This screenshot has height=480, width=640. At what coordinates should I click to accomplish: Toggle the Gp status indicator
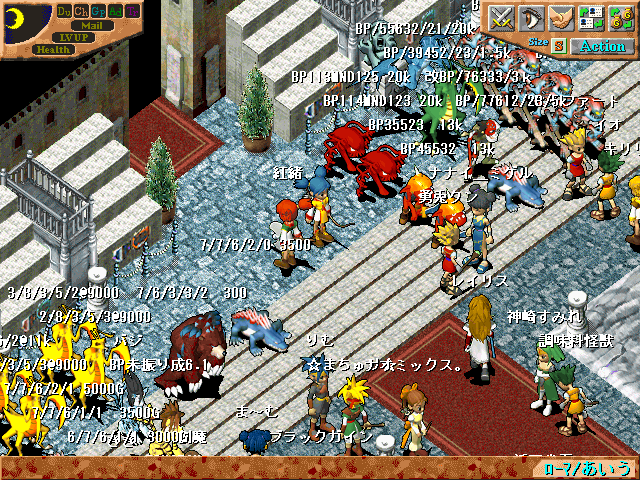click(x=98, y=10)
